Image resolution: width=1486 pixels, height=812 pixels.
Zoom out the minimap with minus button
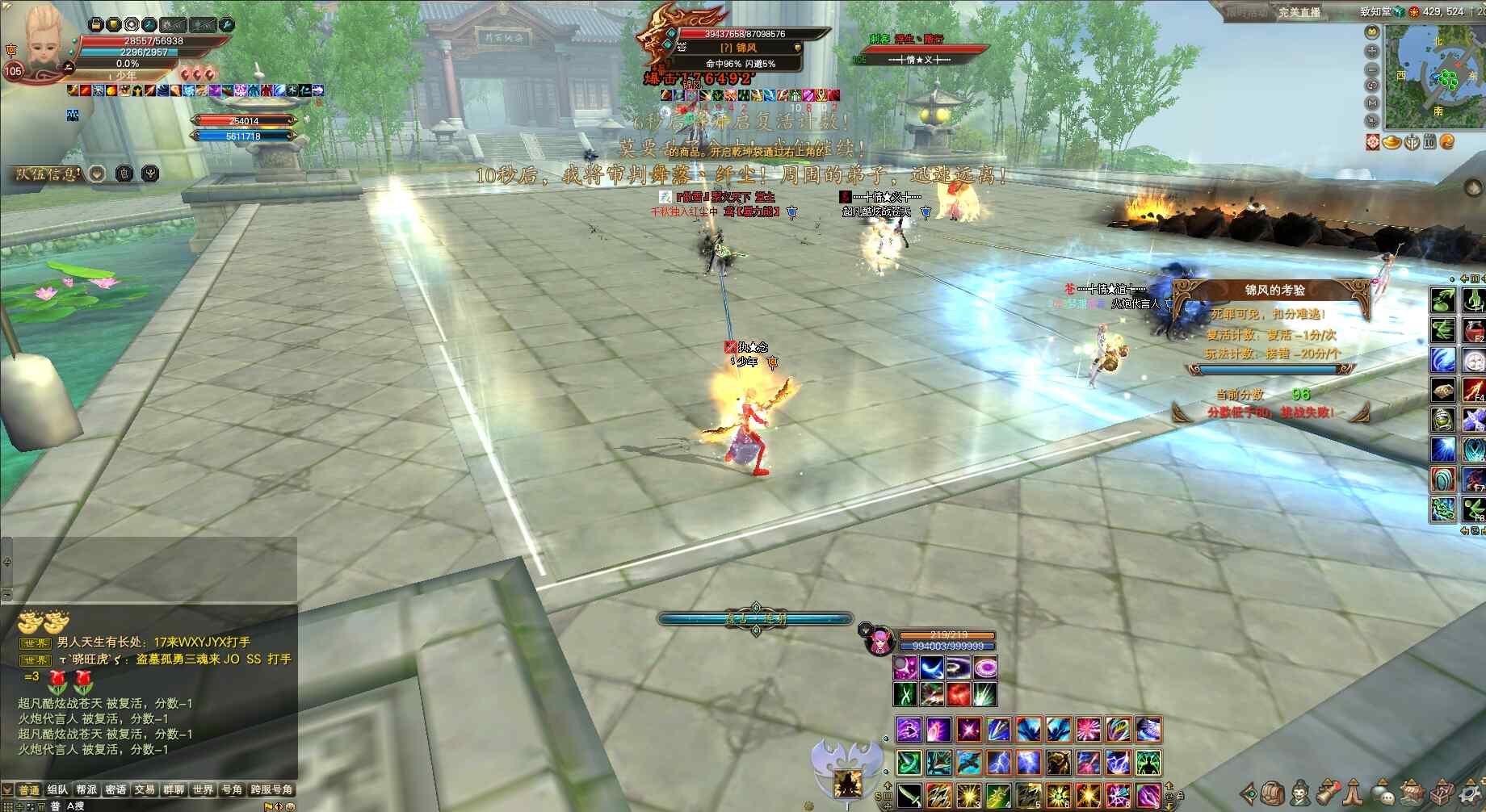(1371, 68)
